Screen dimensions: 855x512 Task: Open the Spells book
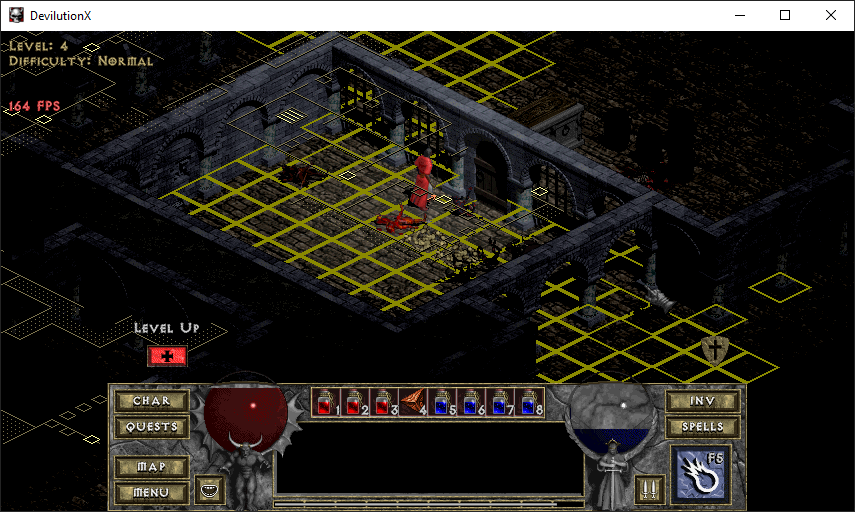pyautogui.click(x=703, y=427)
